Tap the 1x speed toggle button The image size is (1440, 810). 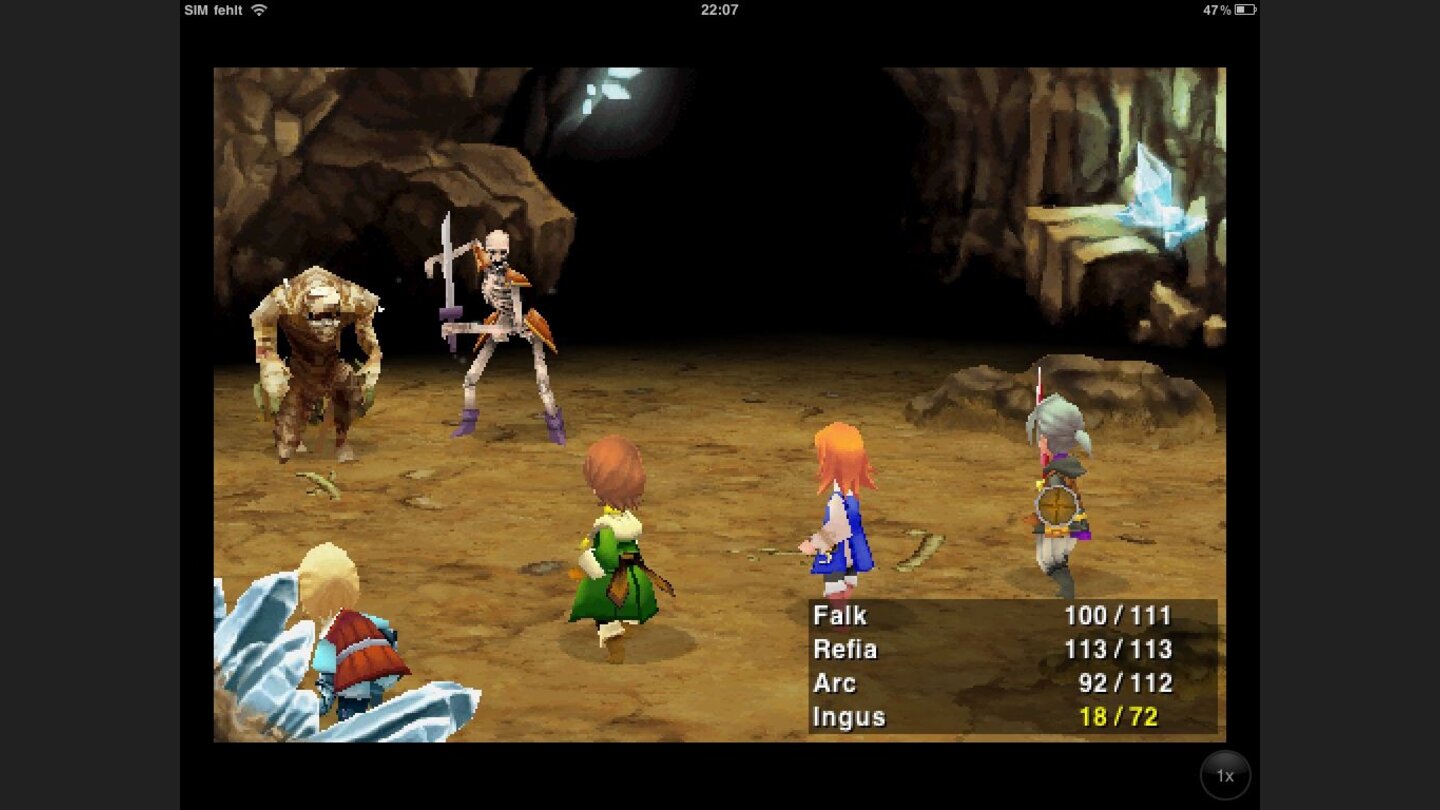(1225, 775)
